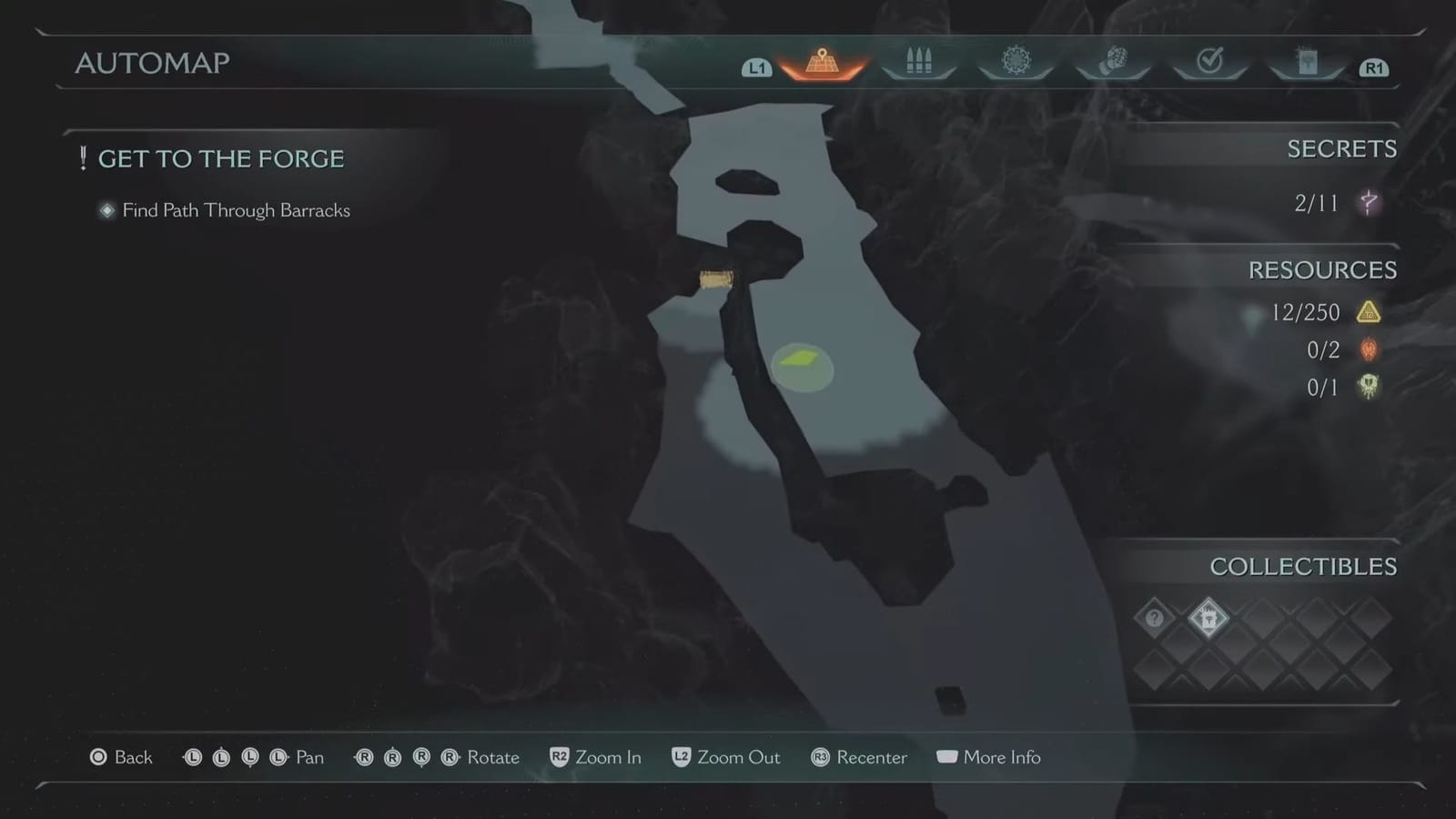This screenshot has width=1456, height=819.
Task: Click the Secrets question mark icon
Action: [1369, 202]
